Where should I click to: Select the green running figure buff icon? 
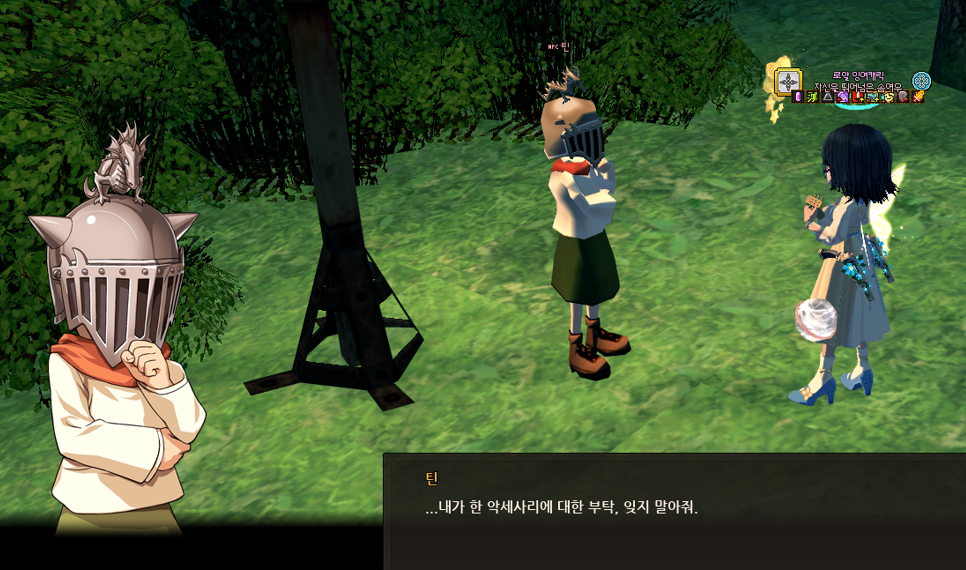click(x=813, y=97)
